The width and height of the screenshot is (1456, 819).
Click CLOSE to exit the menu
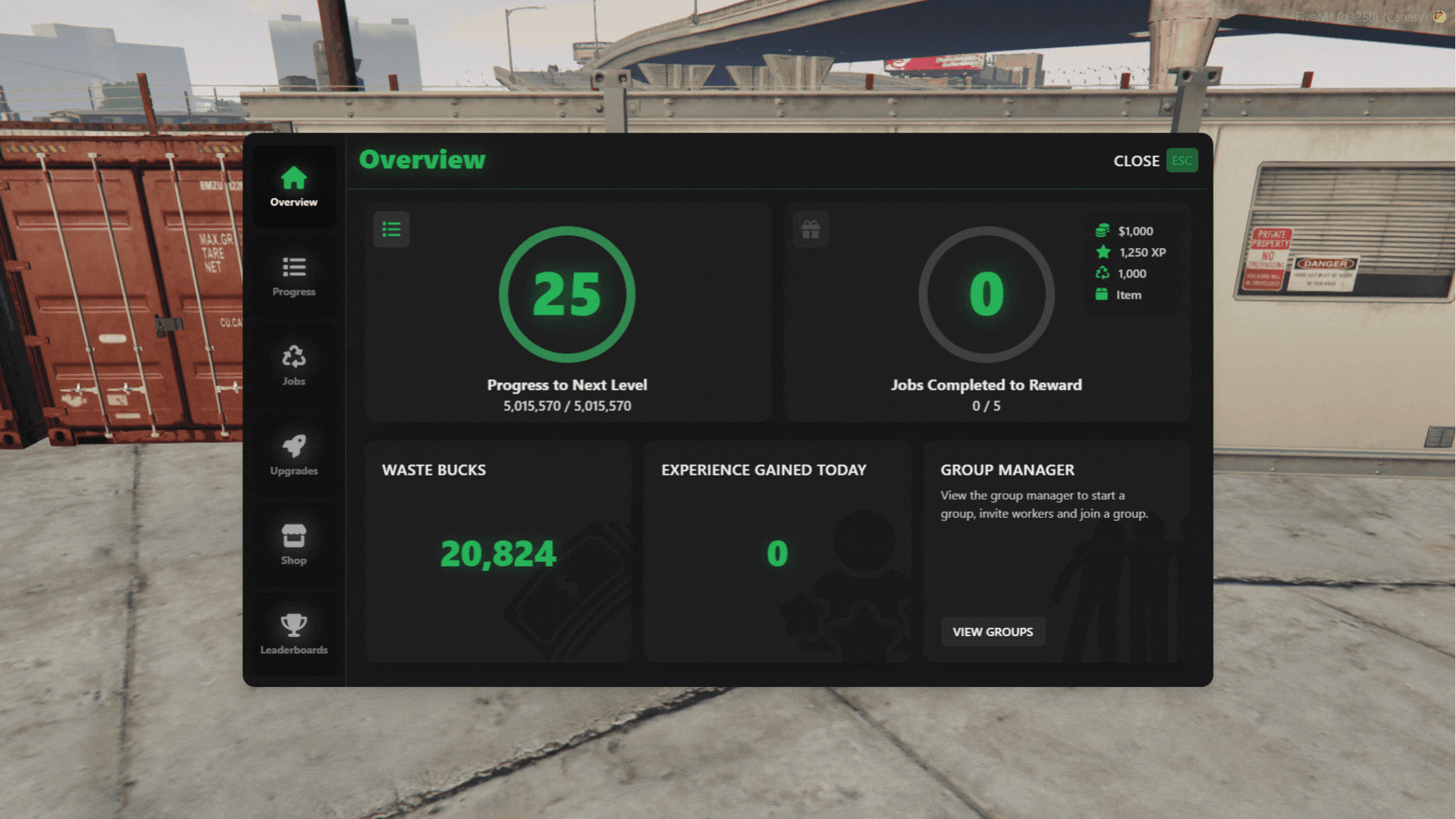tap(1136, 160)
